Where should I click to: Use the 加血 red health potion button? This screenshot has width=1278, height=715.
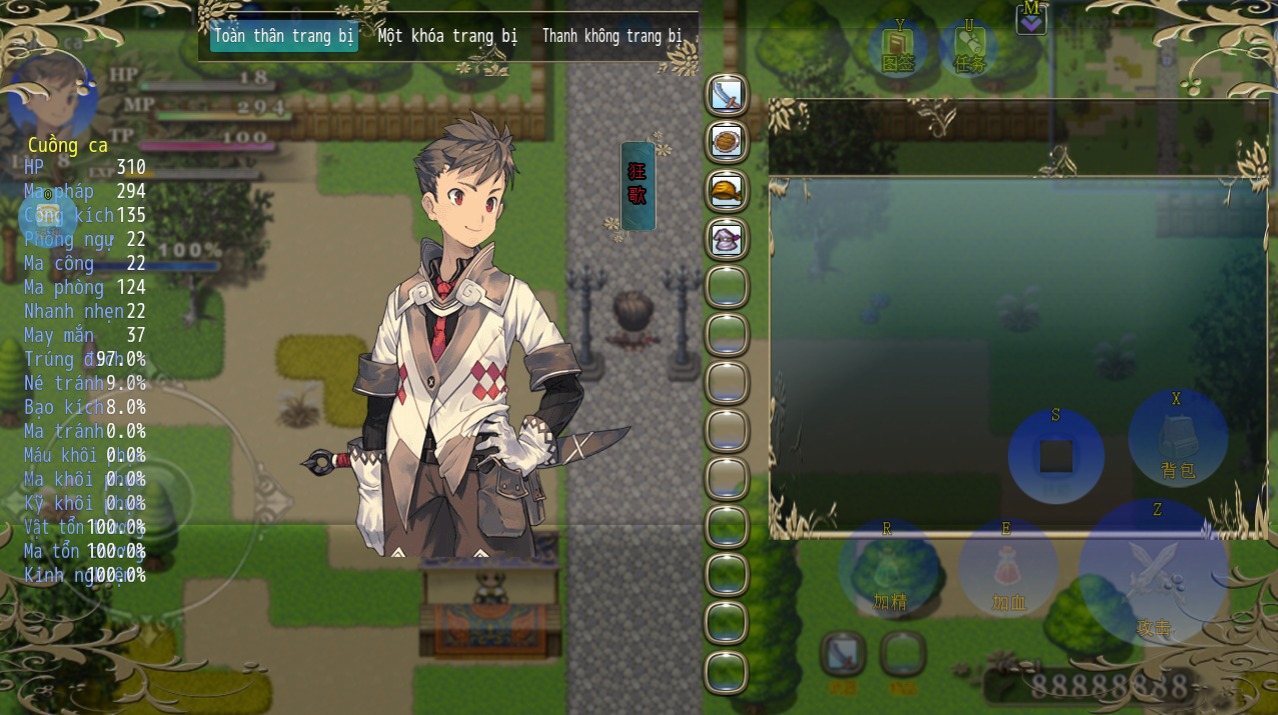coord(1009,570)
